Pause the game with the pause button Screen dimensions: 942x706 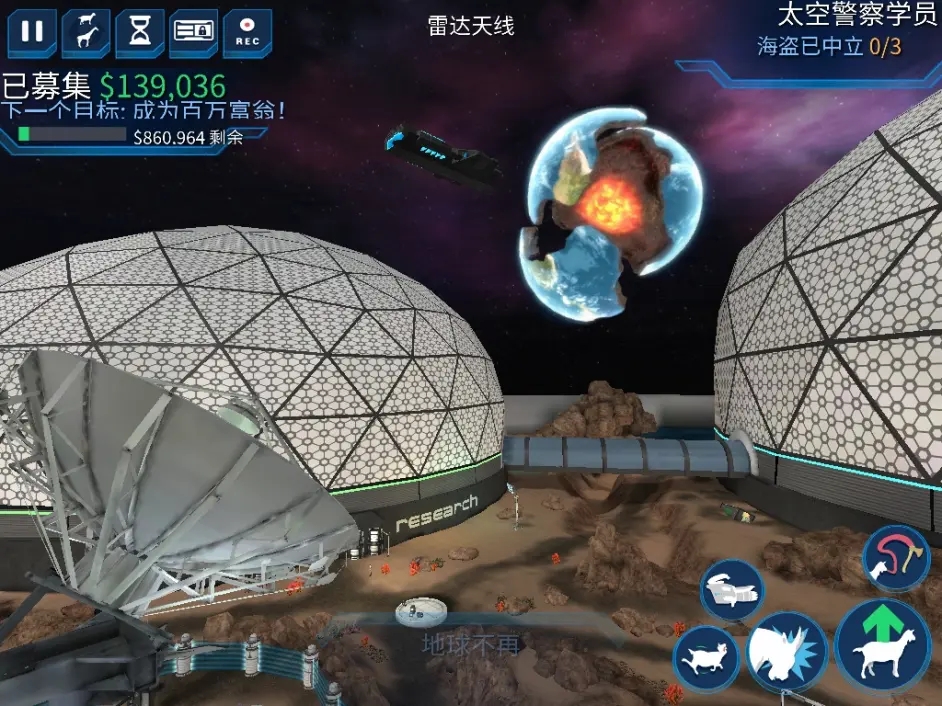coord(32,32)
